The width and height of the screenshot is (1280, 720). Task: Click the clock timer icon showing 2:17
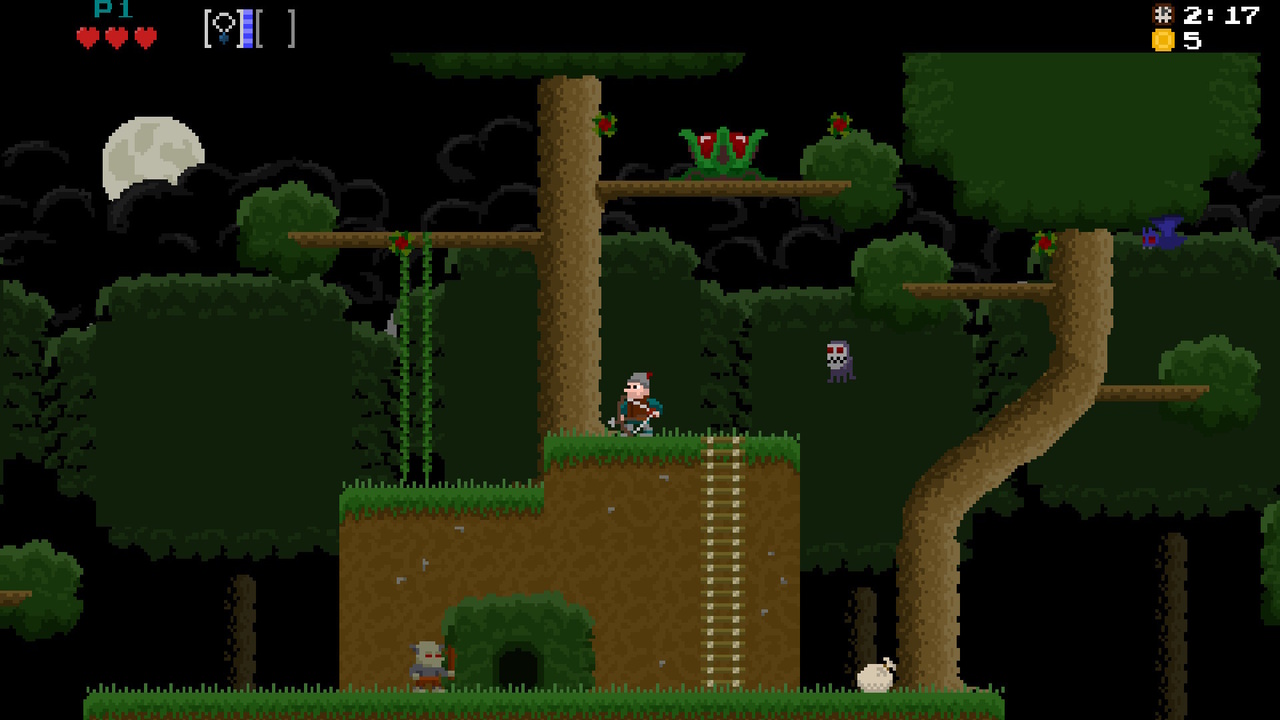tap(1161, 15)
